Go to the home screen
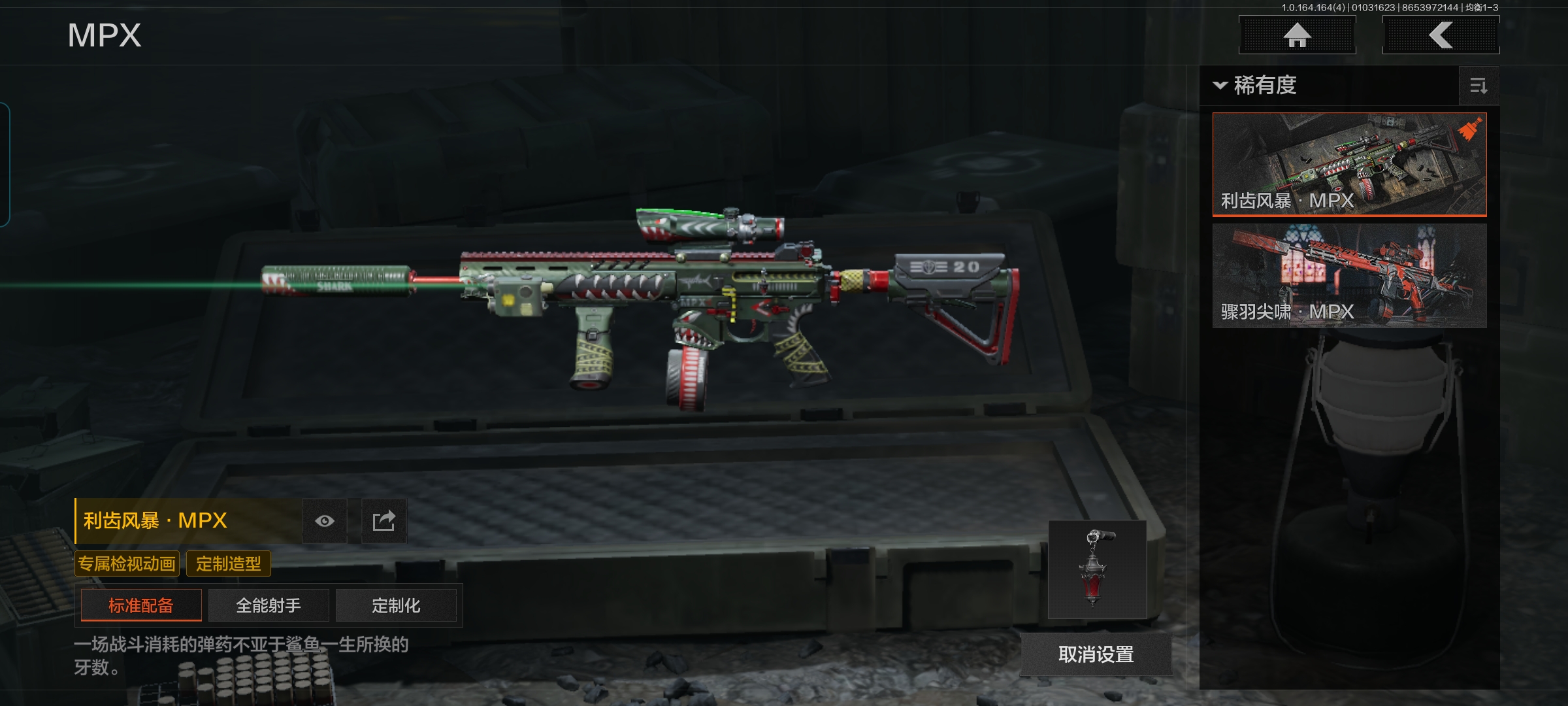 (x=1297, y=35)
